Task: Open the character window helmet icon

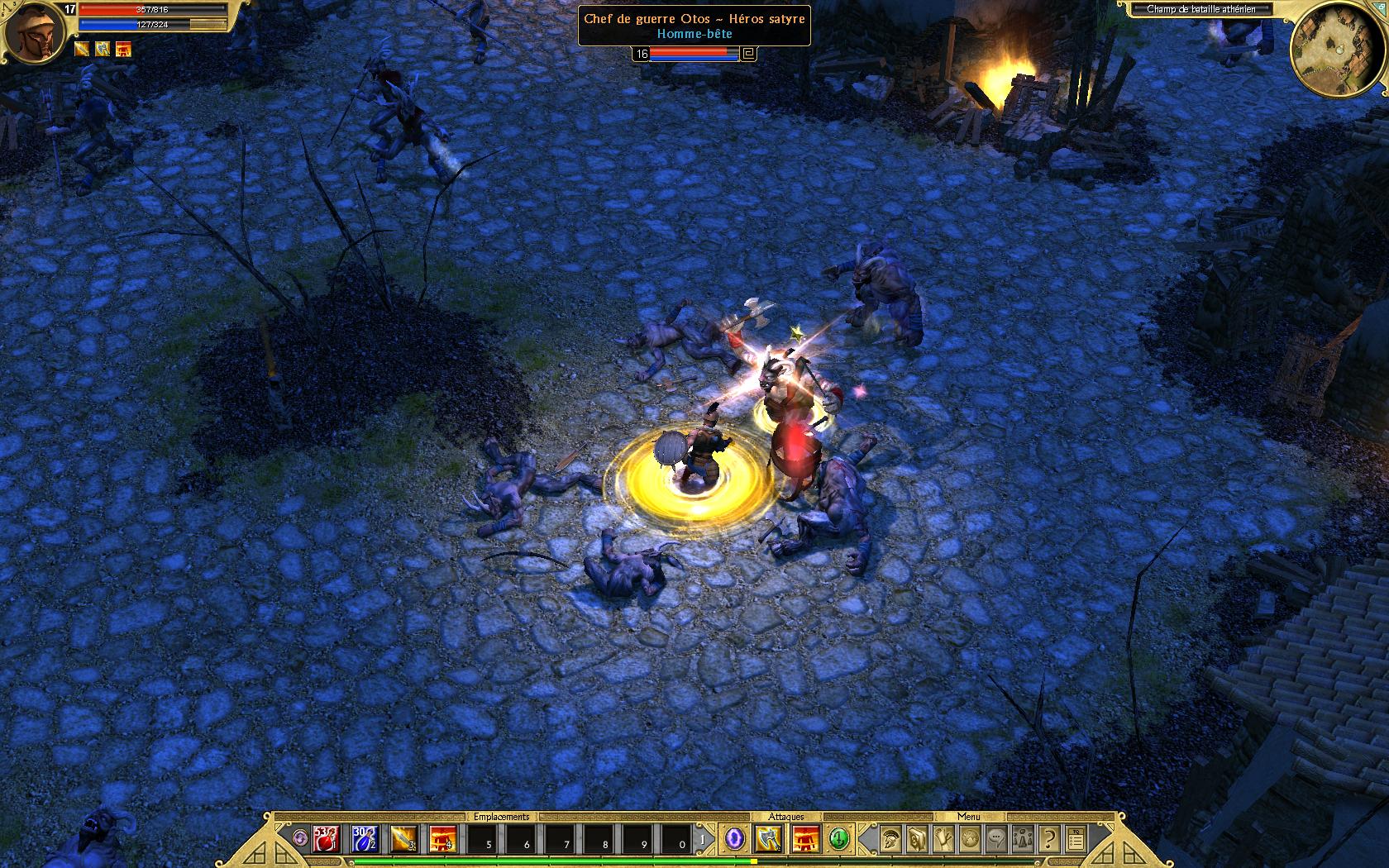Action: (x=890, y=839)
